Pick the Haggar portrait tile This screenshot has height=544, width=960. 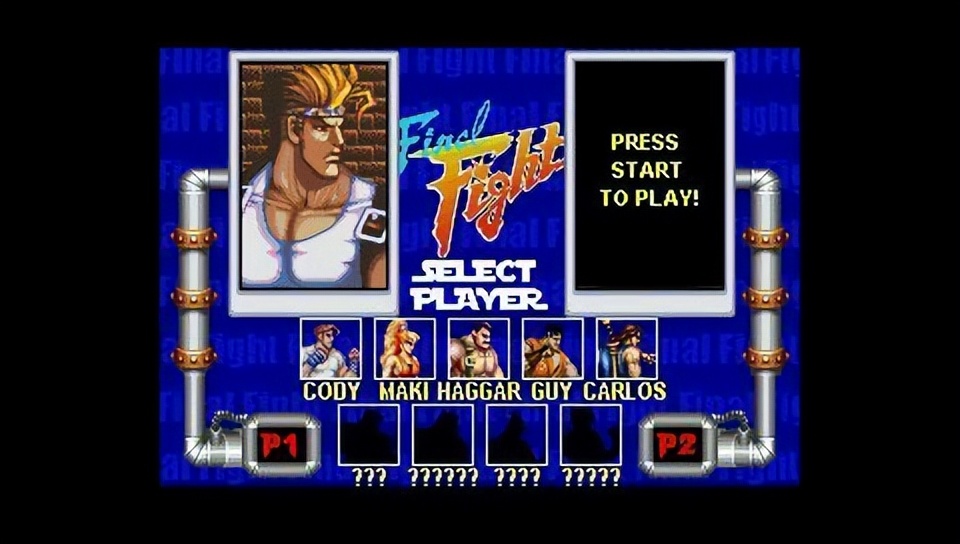(x=479, y=348)
